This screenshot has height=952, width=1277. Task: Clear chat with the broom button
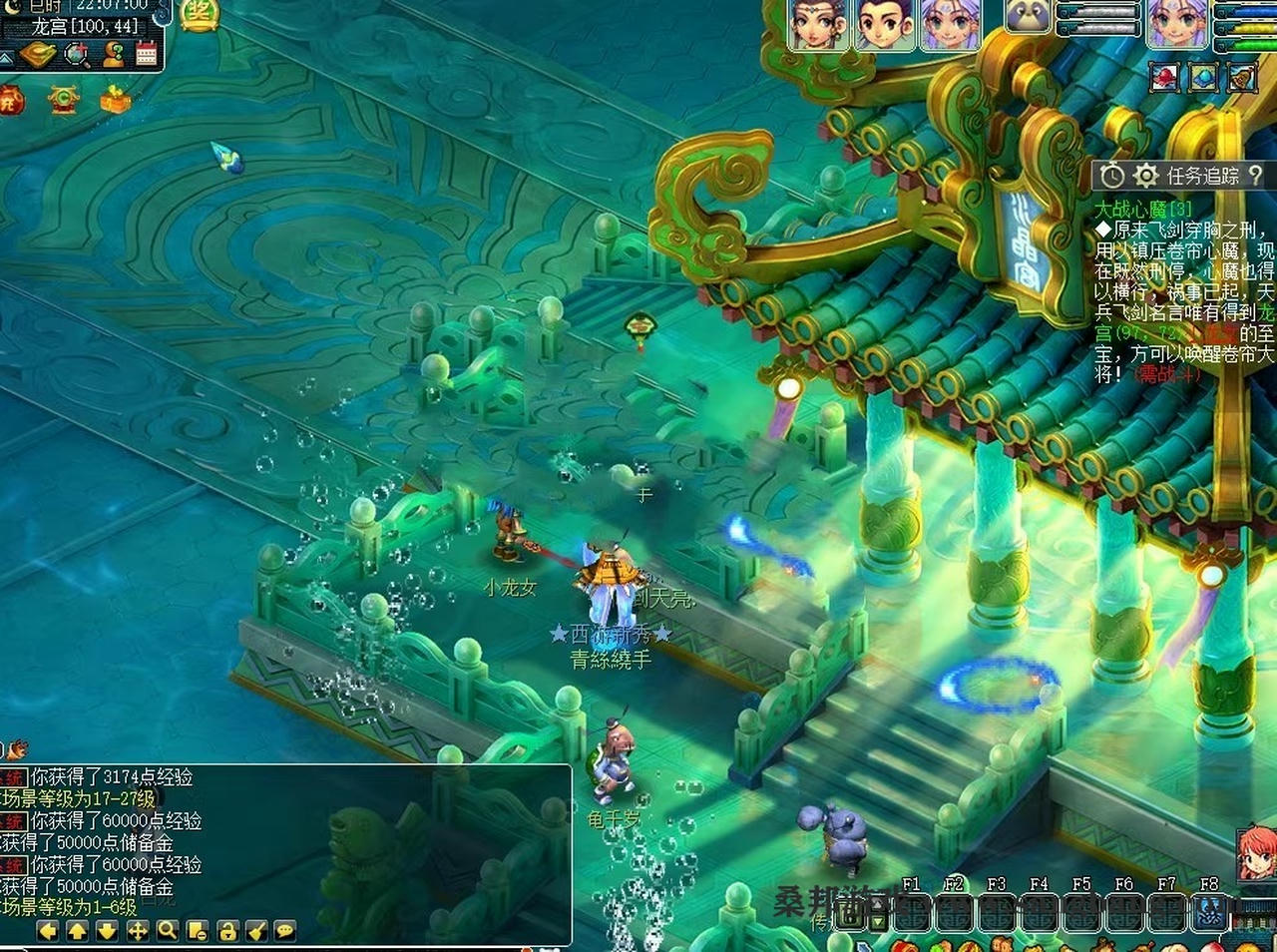256,931
